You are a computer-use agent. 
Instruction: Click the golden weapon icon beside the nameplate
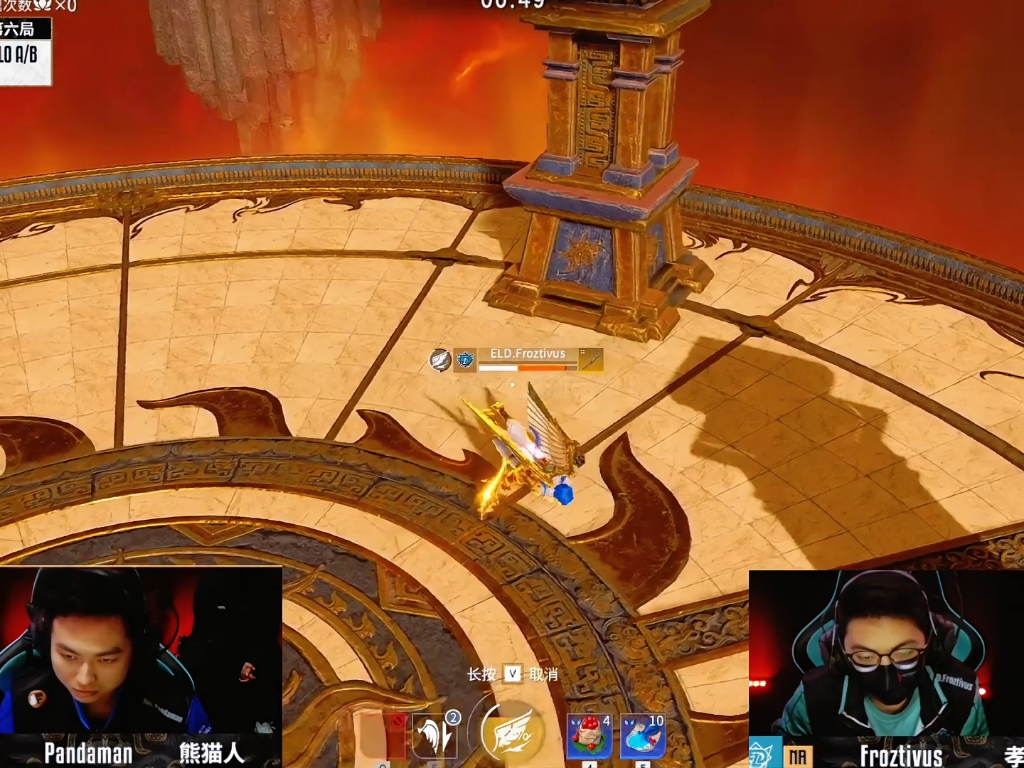591,360
